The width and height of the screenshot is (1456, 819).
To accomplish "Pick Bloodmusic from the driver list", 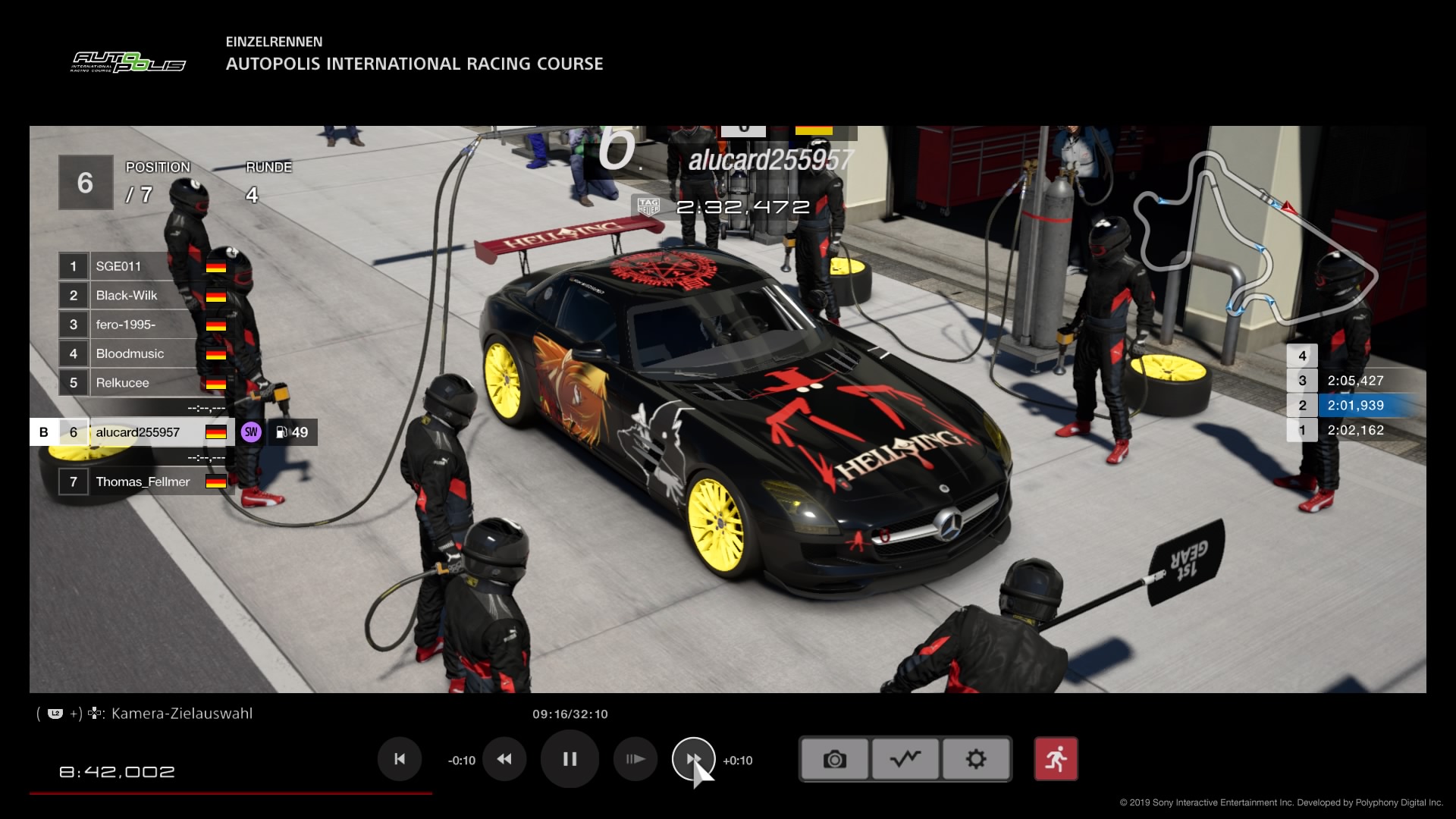I will [143, 354].
